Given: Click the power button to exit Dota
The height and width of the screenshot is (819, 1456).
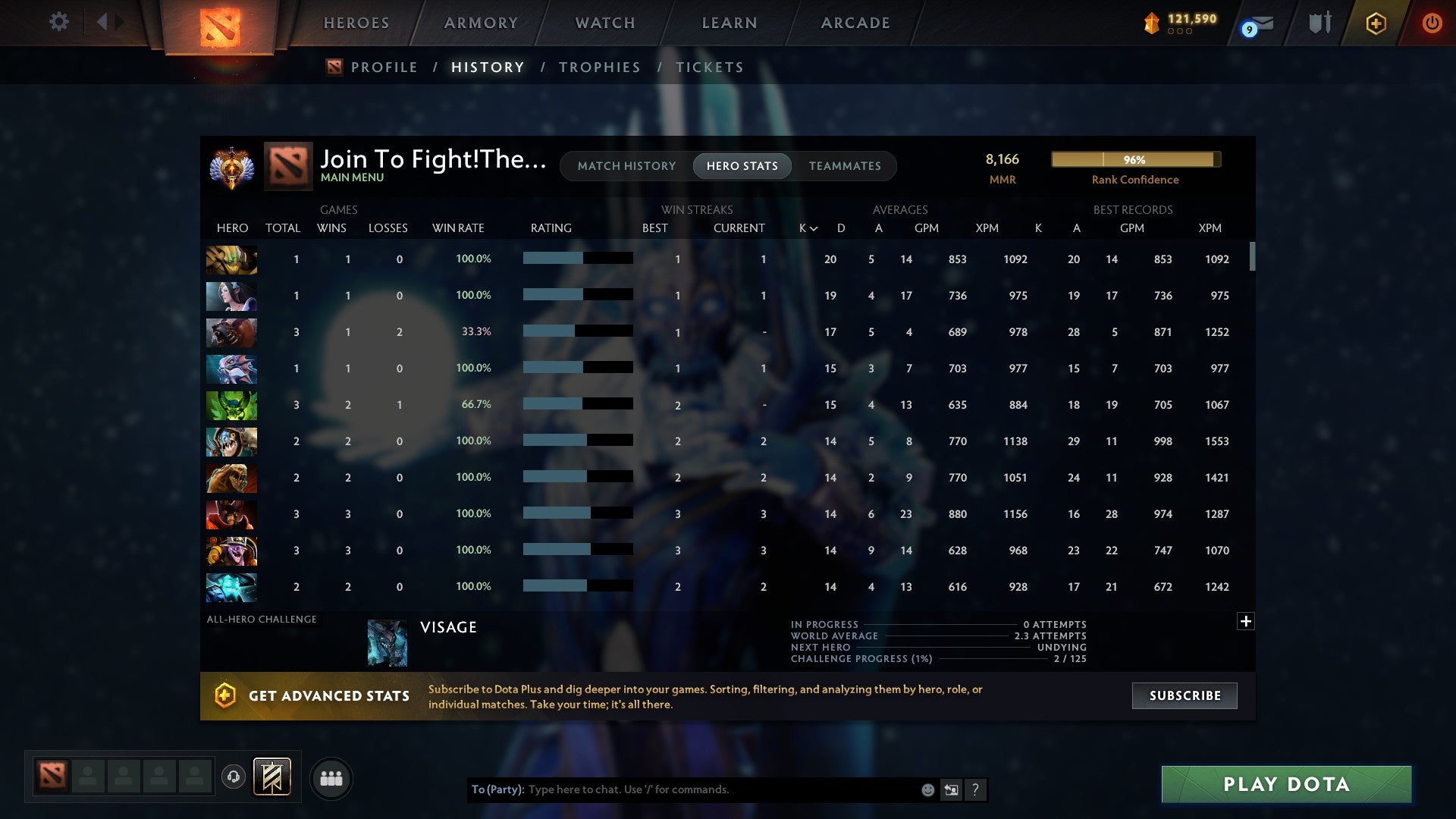Looking at the screenshot, I should pos(1432,23).
